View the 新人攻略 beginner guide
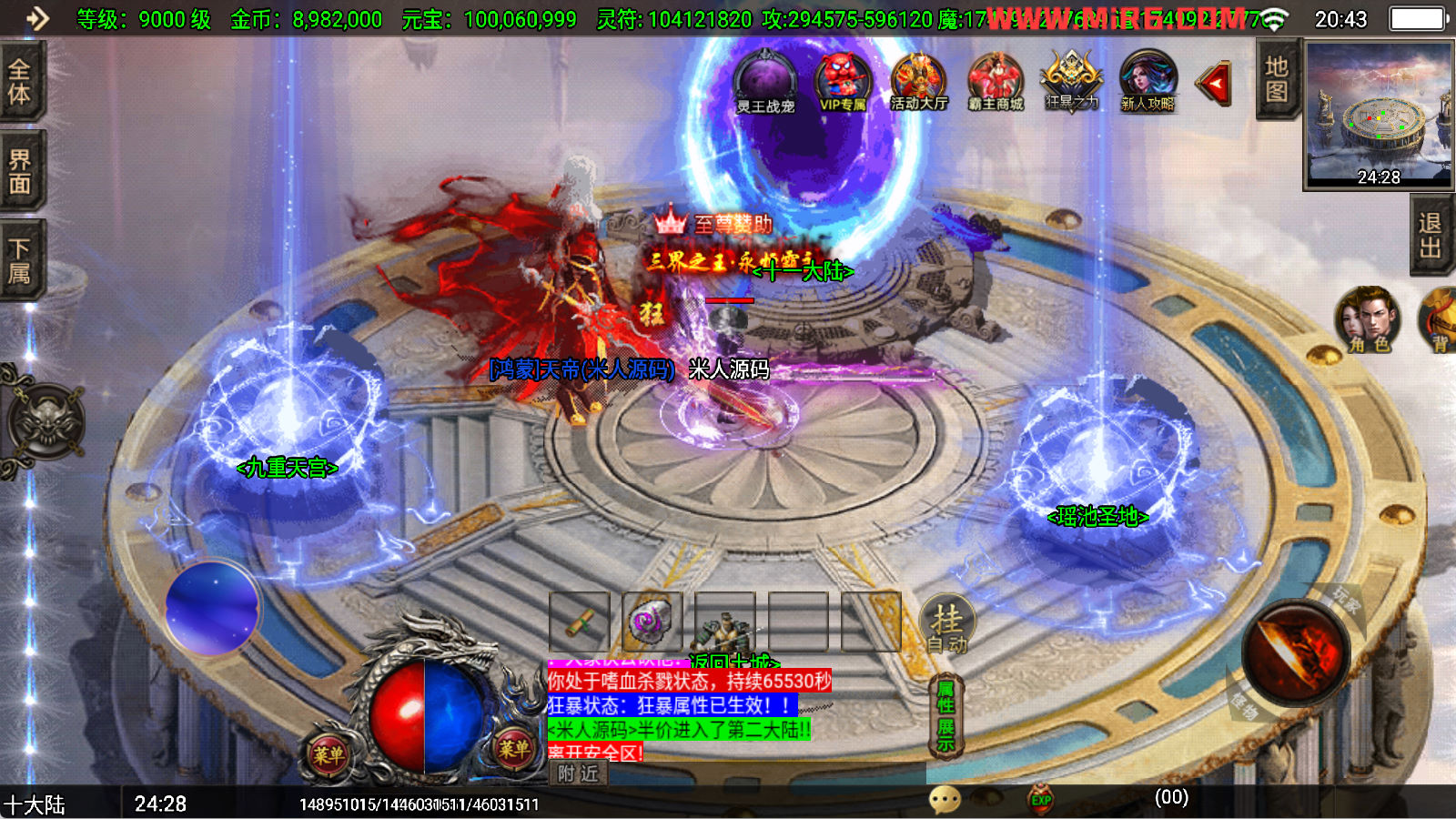This screenshot has height=819, width=1456. 1148,82
